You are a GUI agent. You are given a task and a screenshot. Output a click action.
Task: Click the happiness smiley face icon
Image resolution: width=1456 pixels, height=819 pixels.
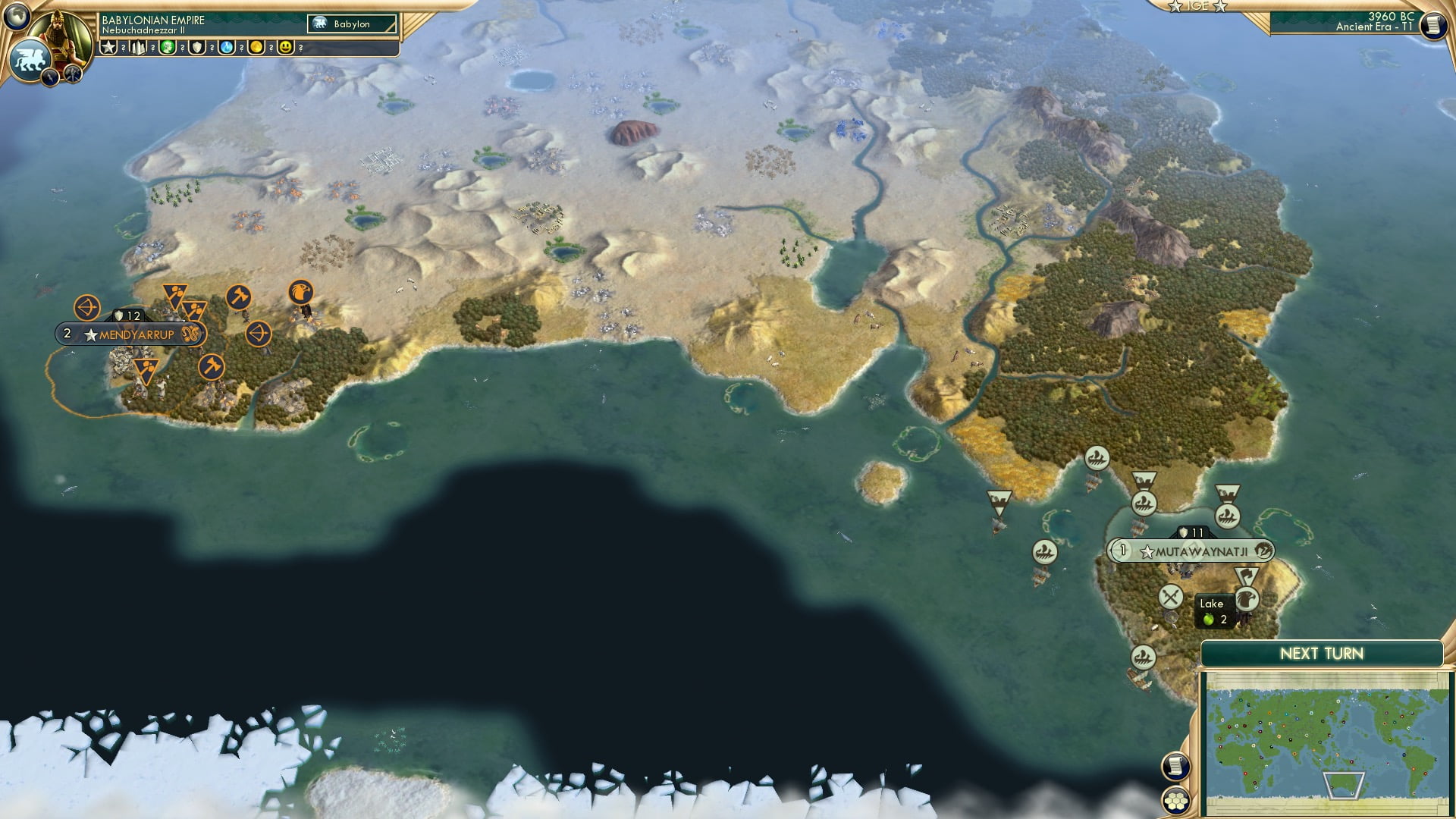[285, 48]
